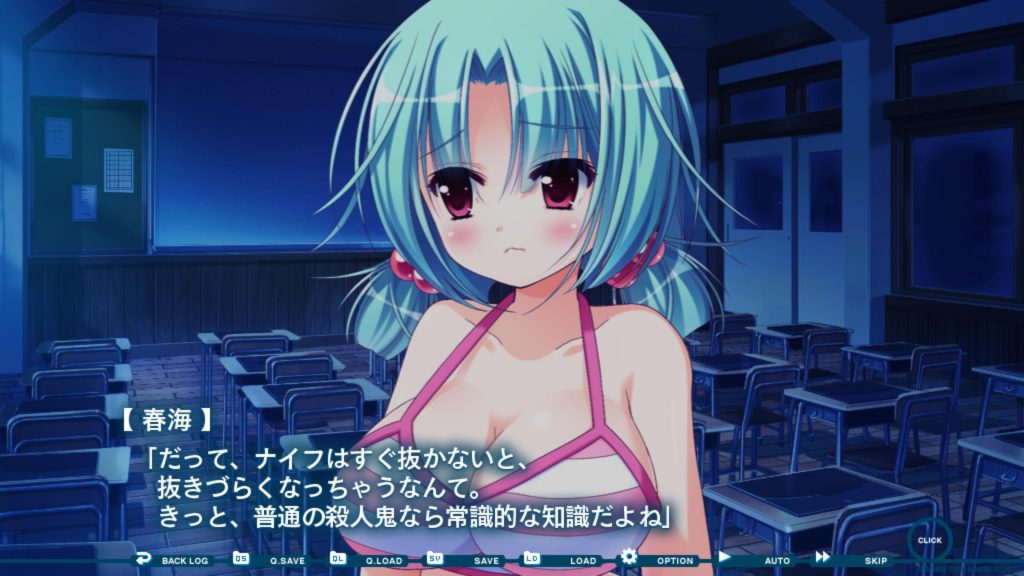Open the OPTION settings

662,560
